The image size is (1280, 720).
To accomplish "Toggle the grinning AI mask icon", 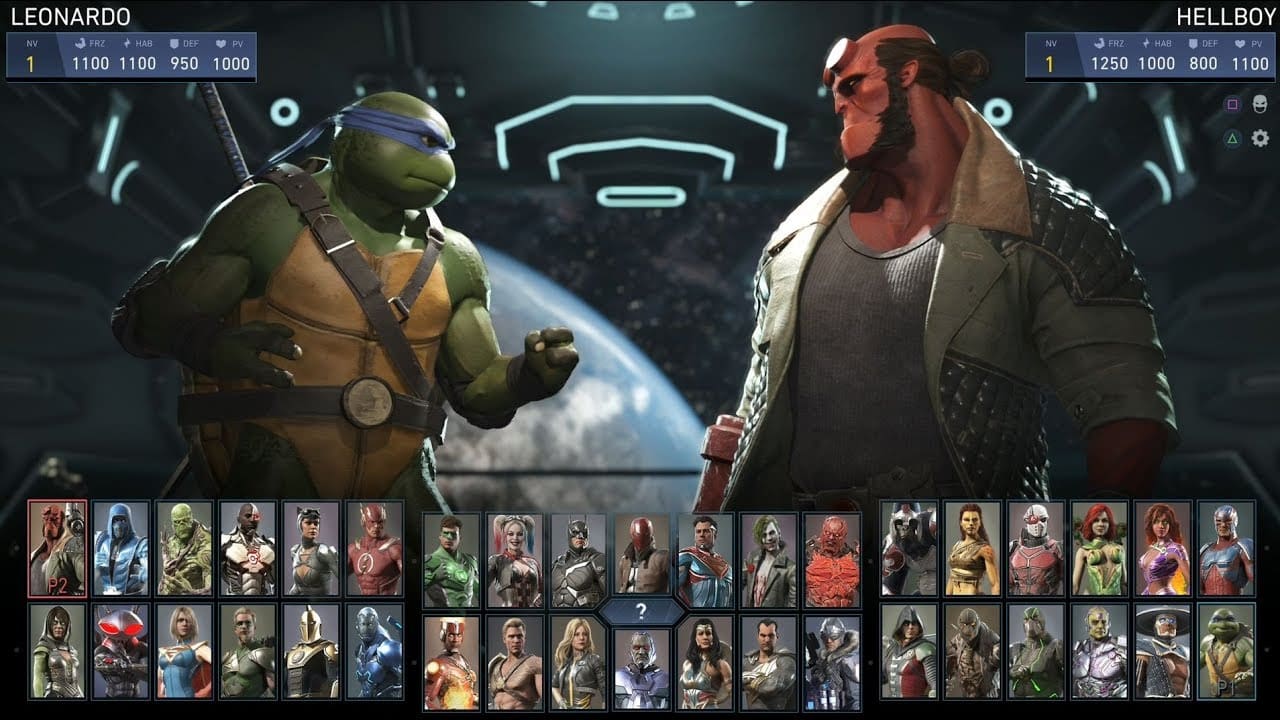I will tap(1259, 104).
